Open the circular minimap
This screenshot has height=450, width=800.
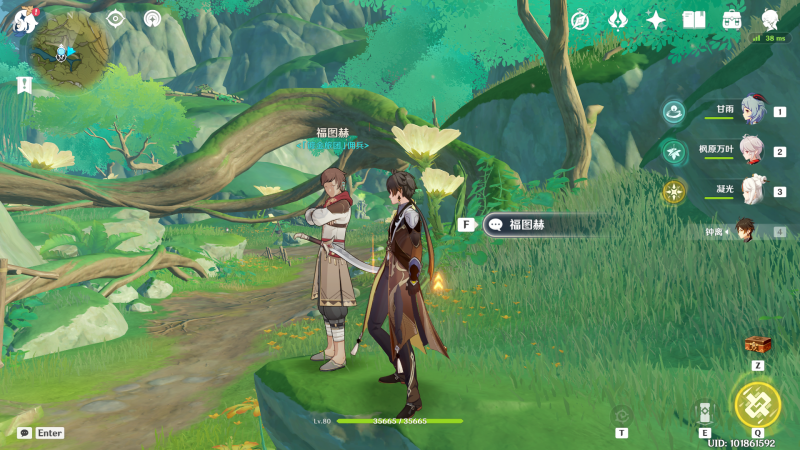pyautogui.click(x=68, y=50)
